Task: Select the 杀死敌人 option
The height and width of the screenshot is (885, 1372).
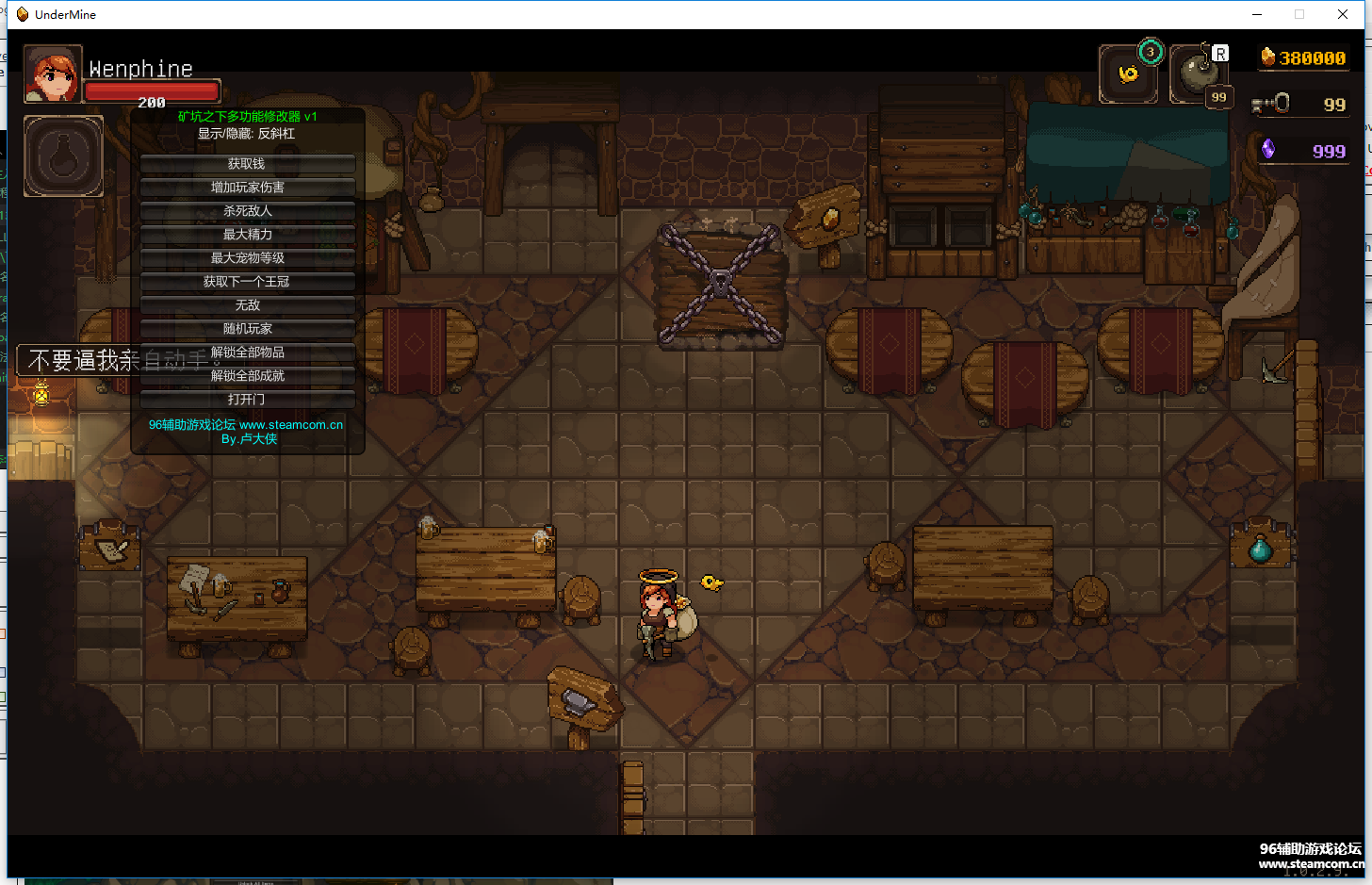Action: [x=247, y=211]
